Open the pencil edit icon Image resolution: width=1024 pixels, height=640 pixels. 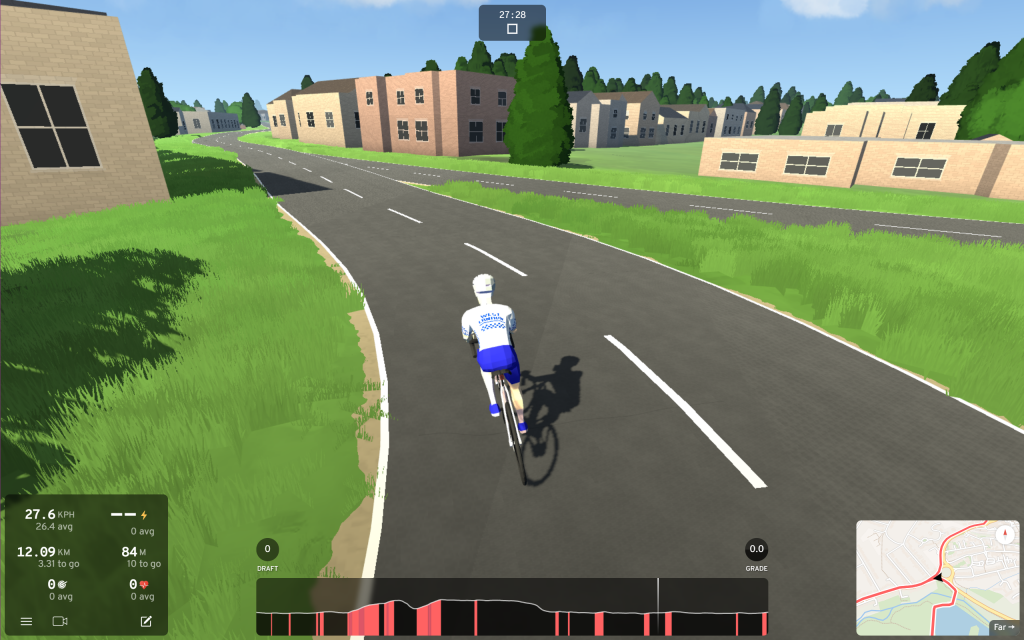(146, 621)
